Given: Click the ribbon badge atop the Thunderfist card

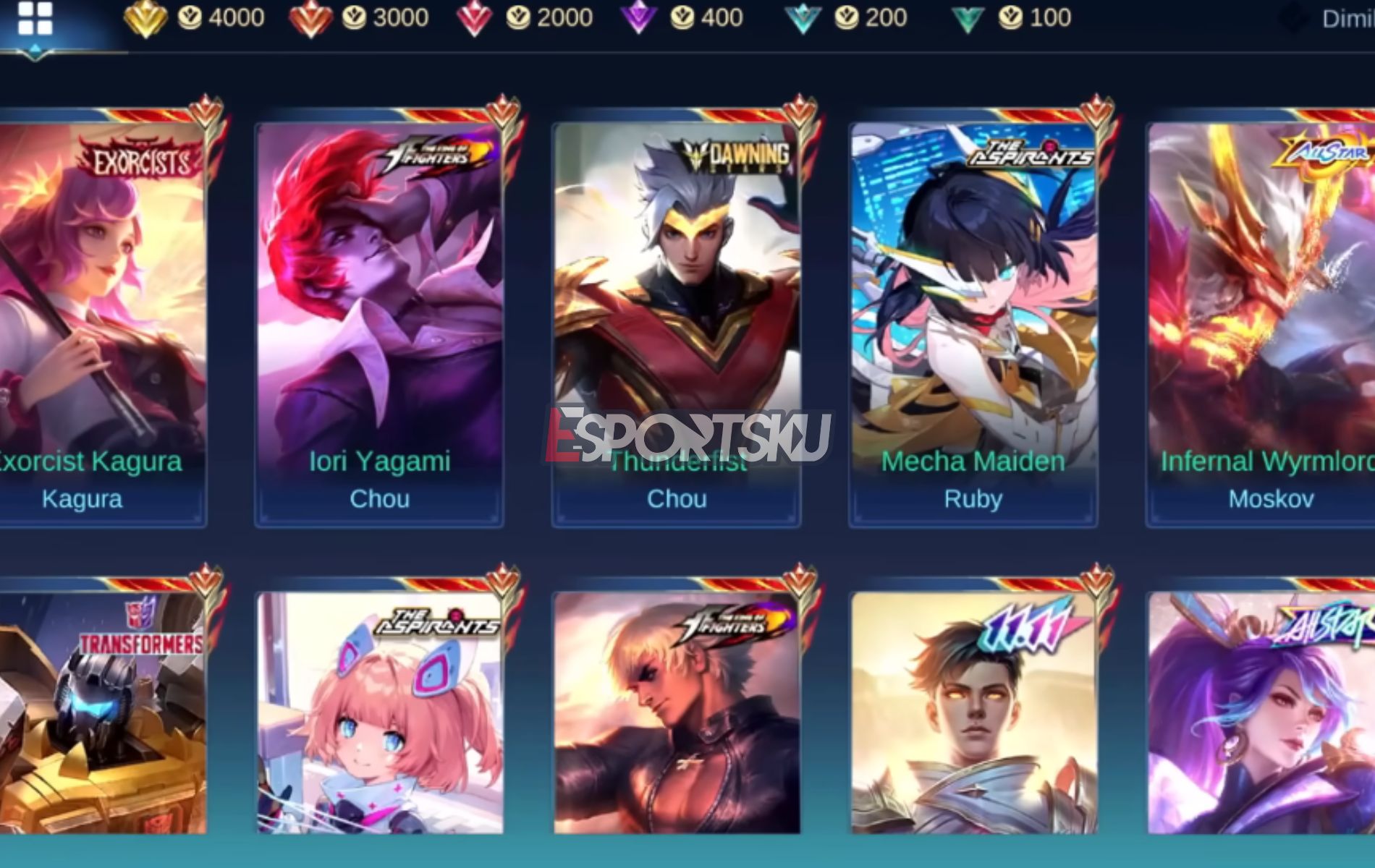Looking at the screenshot, I should (x=797, y=111).
